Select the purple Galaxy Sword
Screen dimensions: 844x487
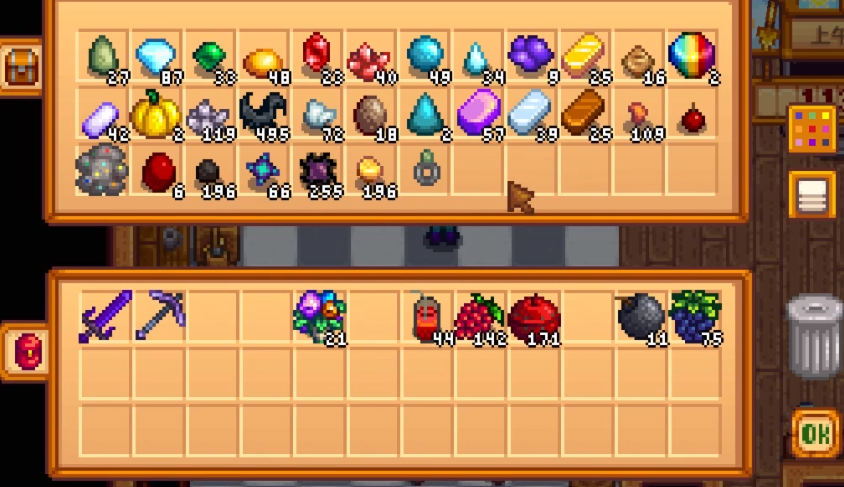point(103,315)
